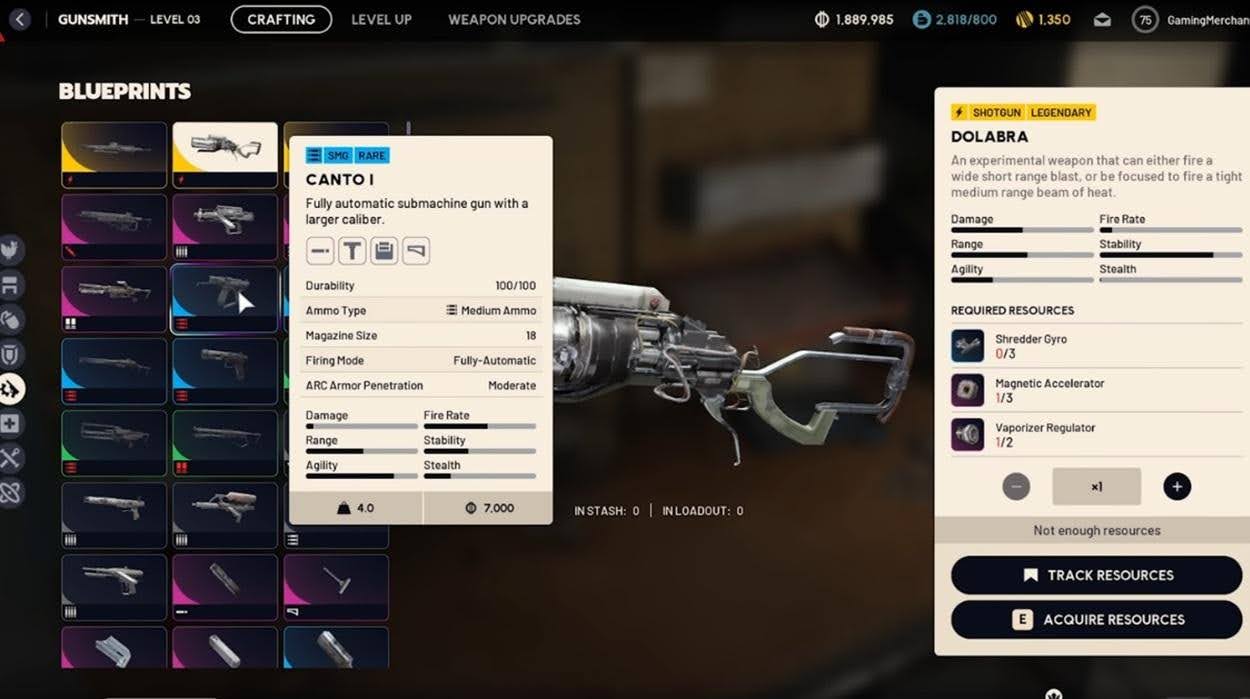
Task: Select the crossed tools category in sidebar
Action: 11,458
